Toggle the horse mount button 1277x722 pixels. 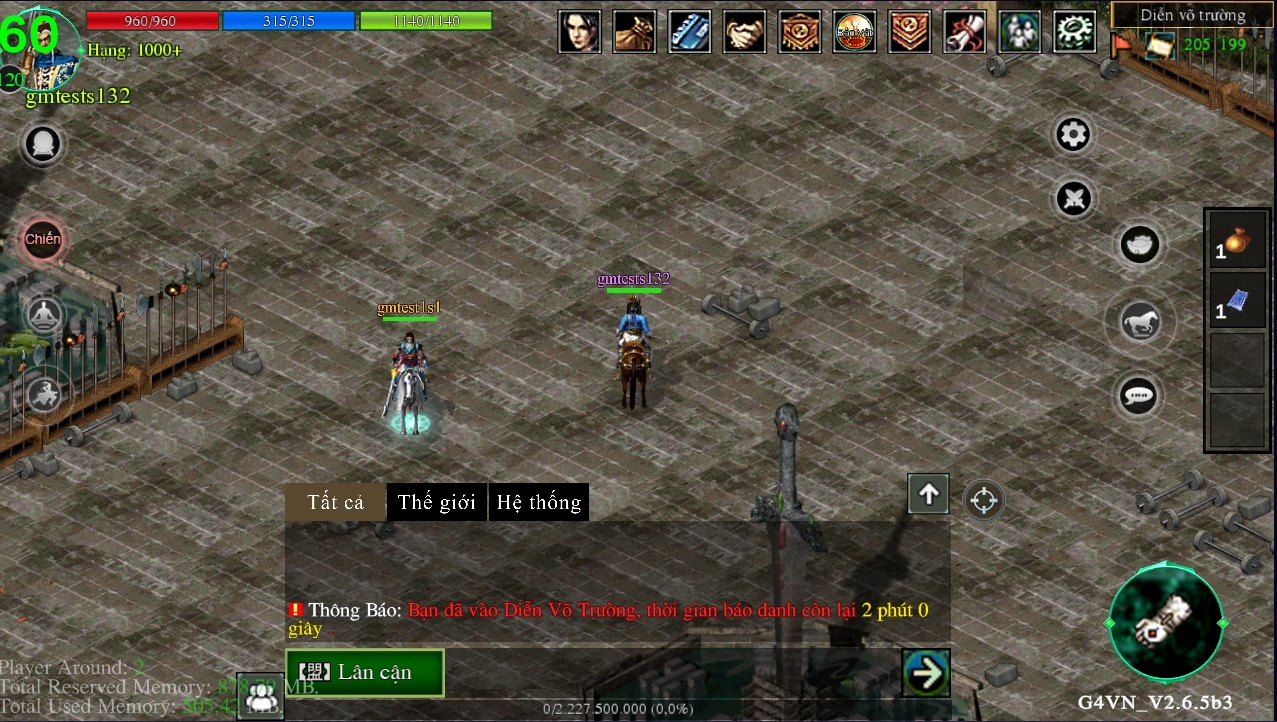click(x=1139, y=322)
